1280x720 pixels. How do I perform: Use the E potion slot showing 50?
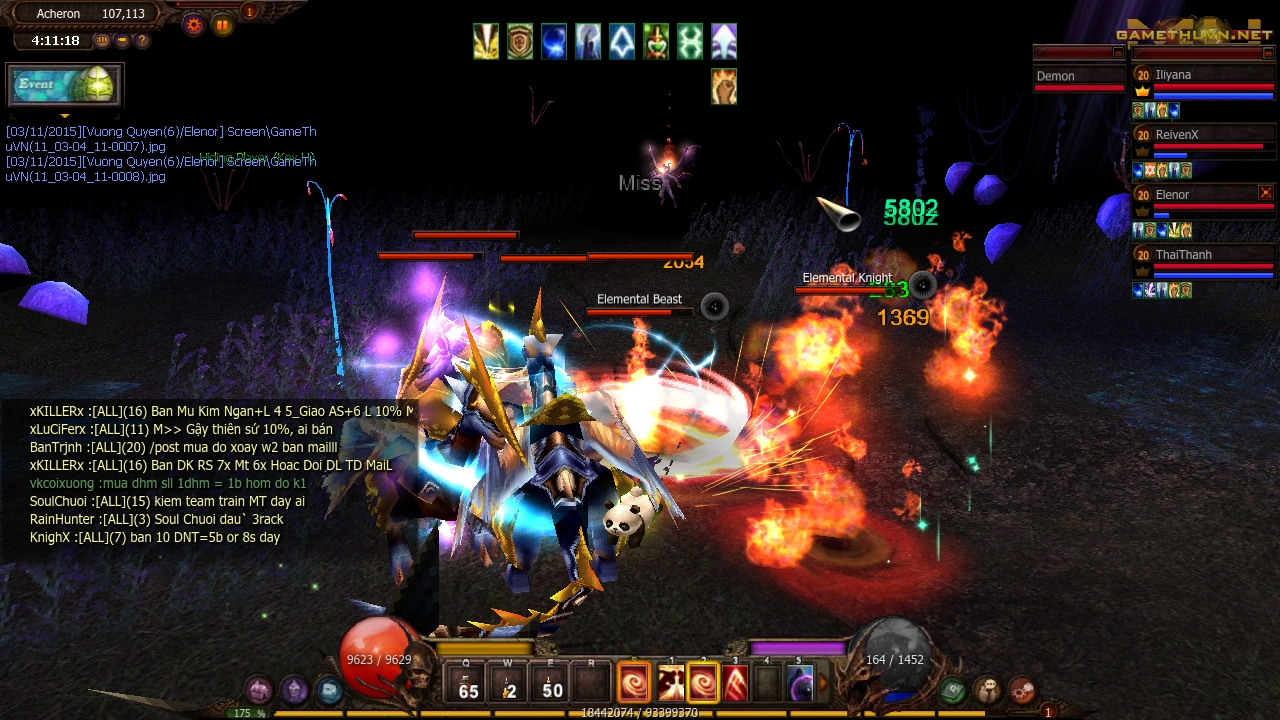coord(552,684)
